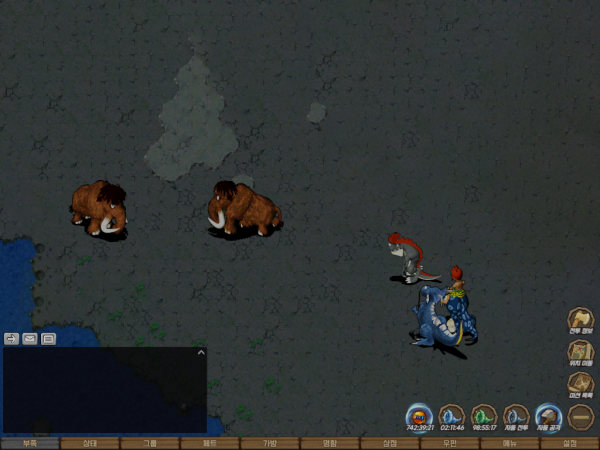Screen dimensions: 600x450
Task: Toggle the 자동 공격 hammer icon
Action: pyautogui.click(x=548, y=415)
